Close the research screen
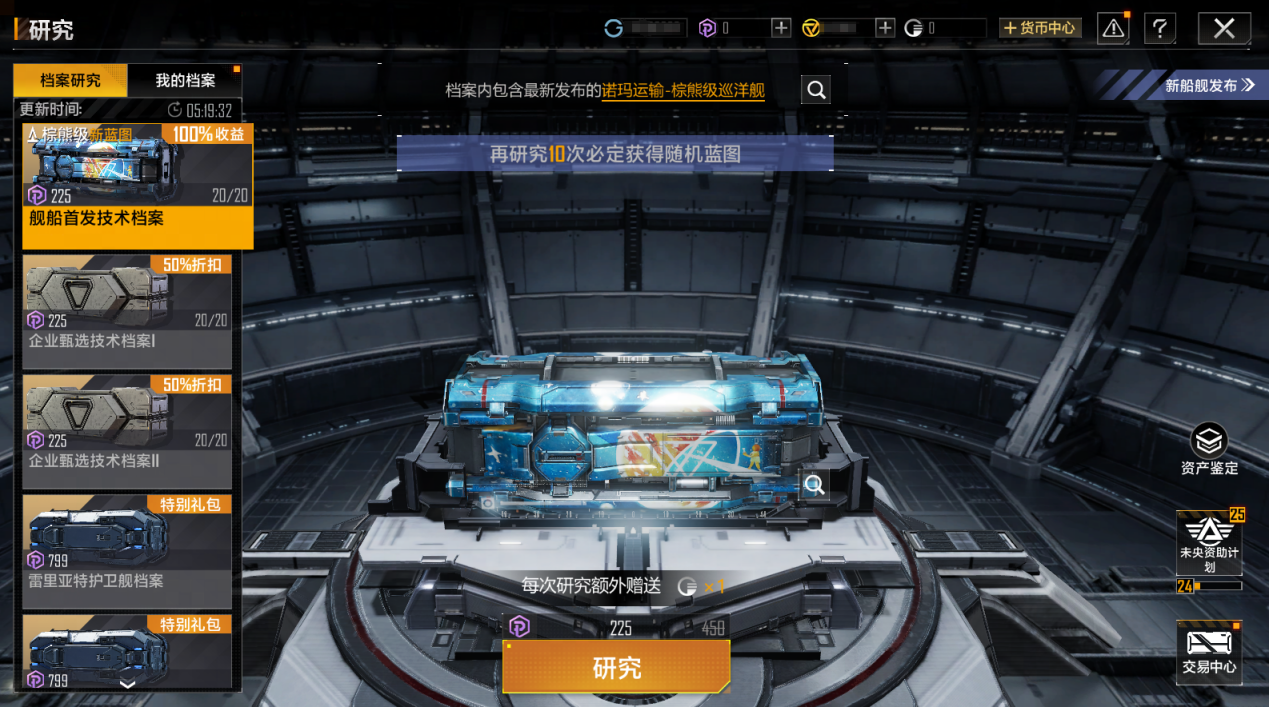 coord(1224,28)
